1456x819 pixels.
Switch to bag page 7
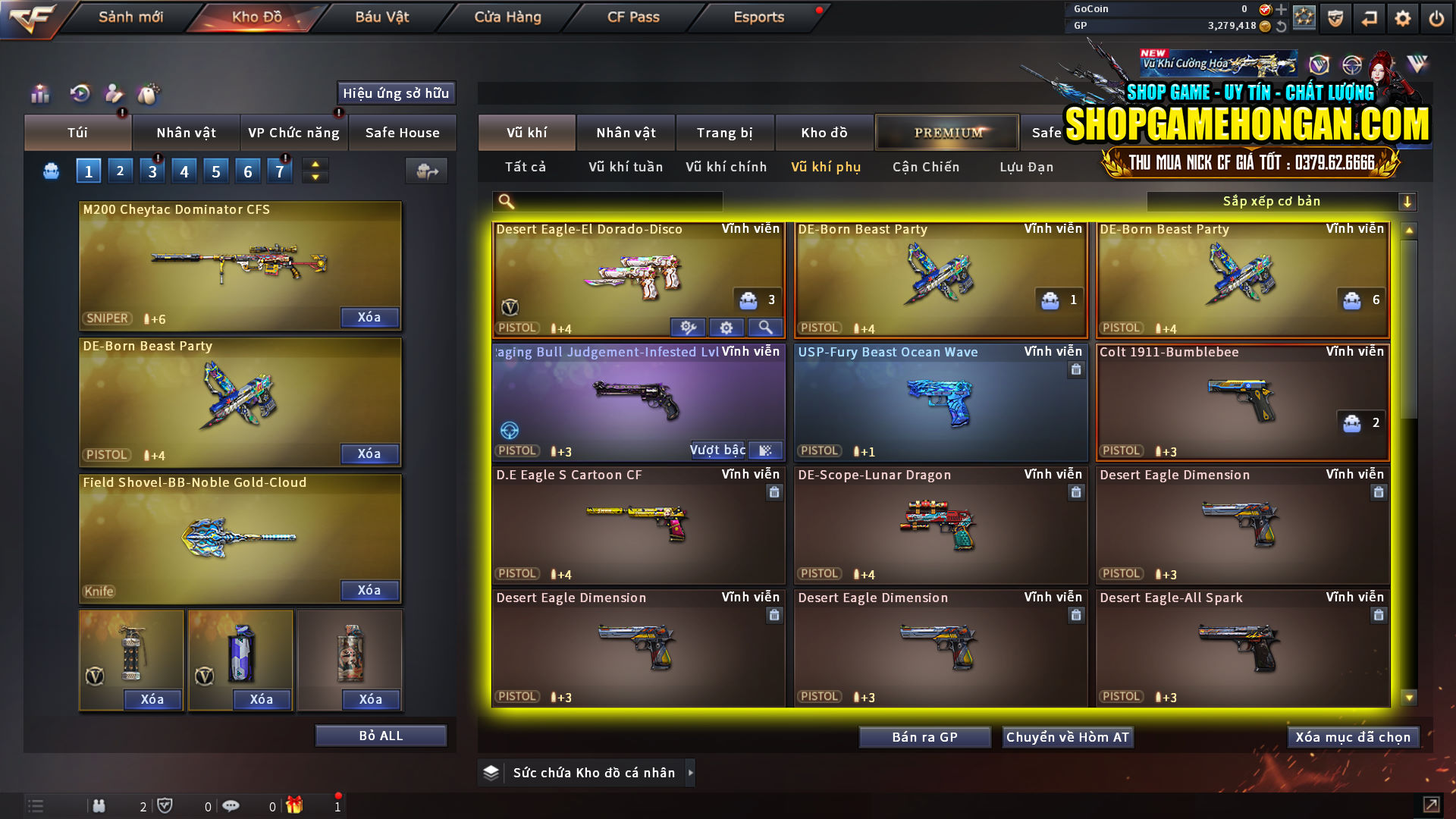click(x=279, y=170)
